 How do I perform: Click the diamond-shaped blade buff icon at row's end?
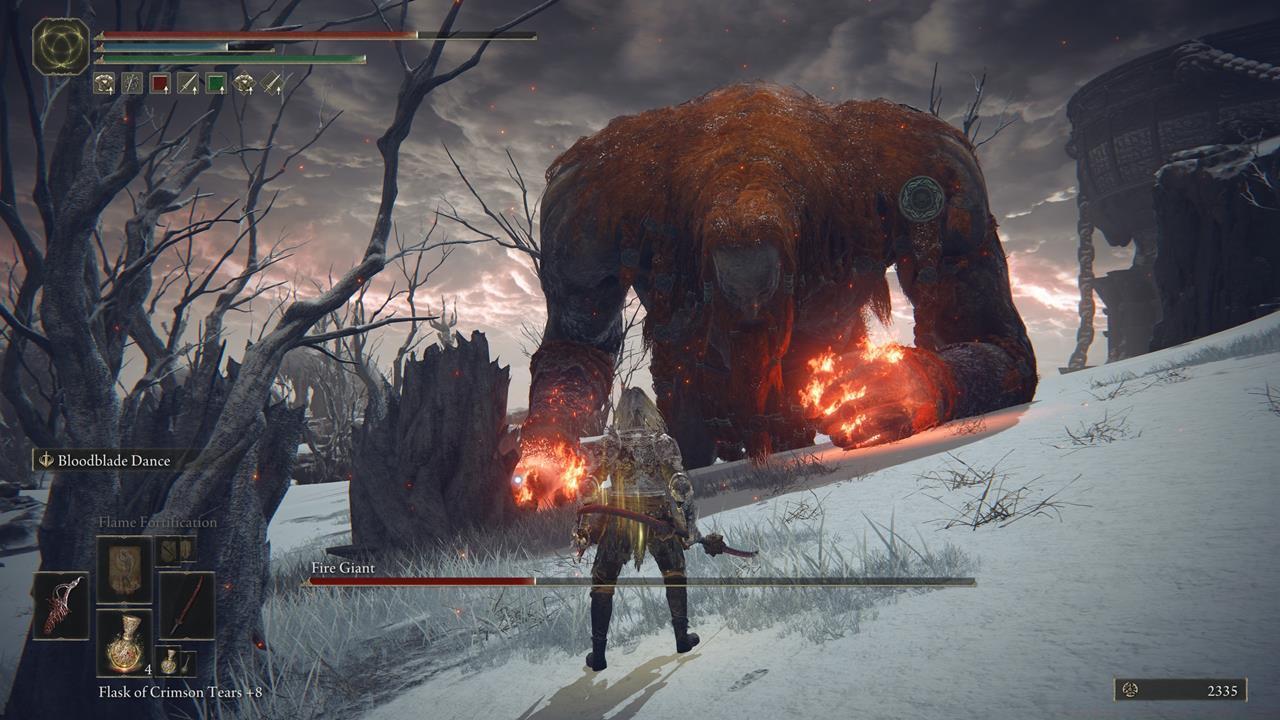[272, 82]
